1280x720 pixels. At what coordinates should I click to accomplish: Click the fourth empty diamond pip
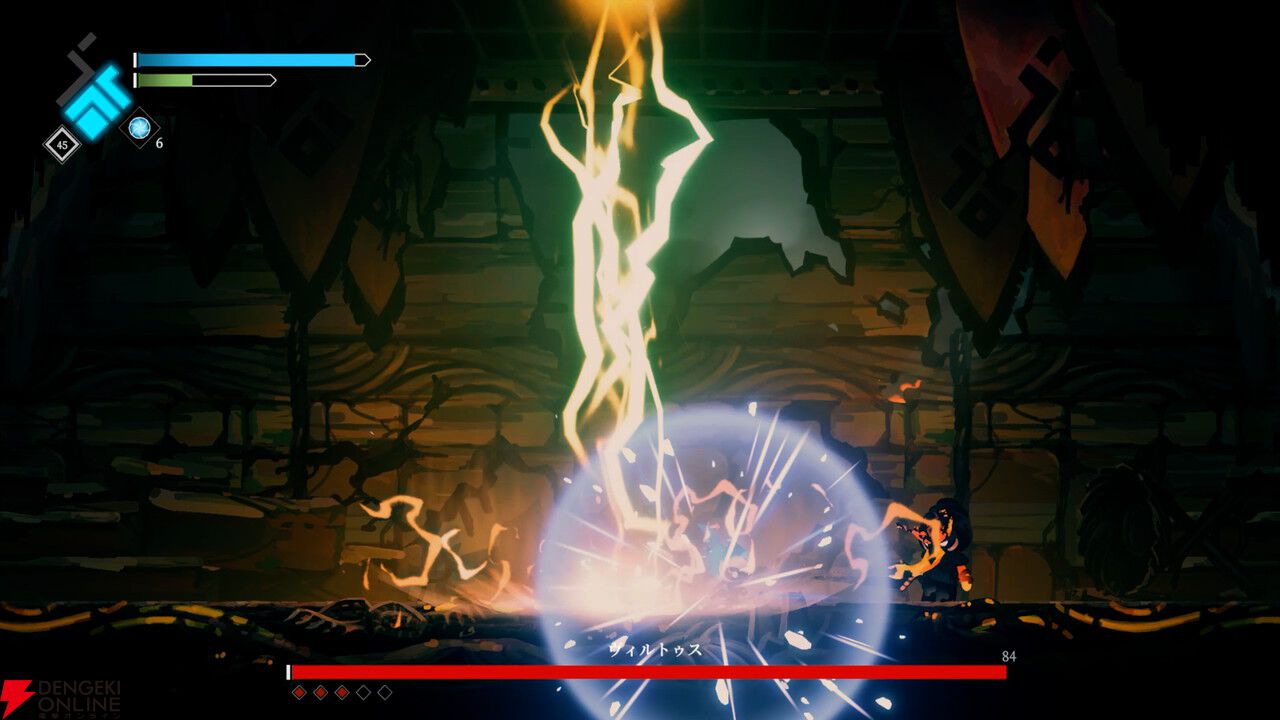[363, 692]
